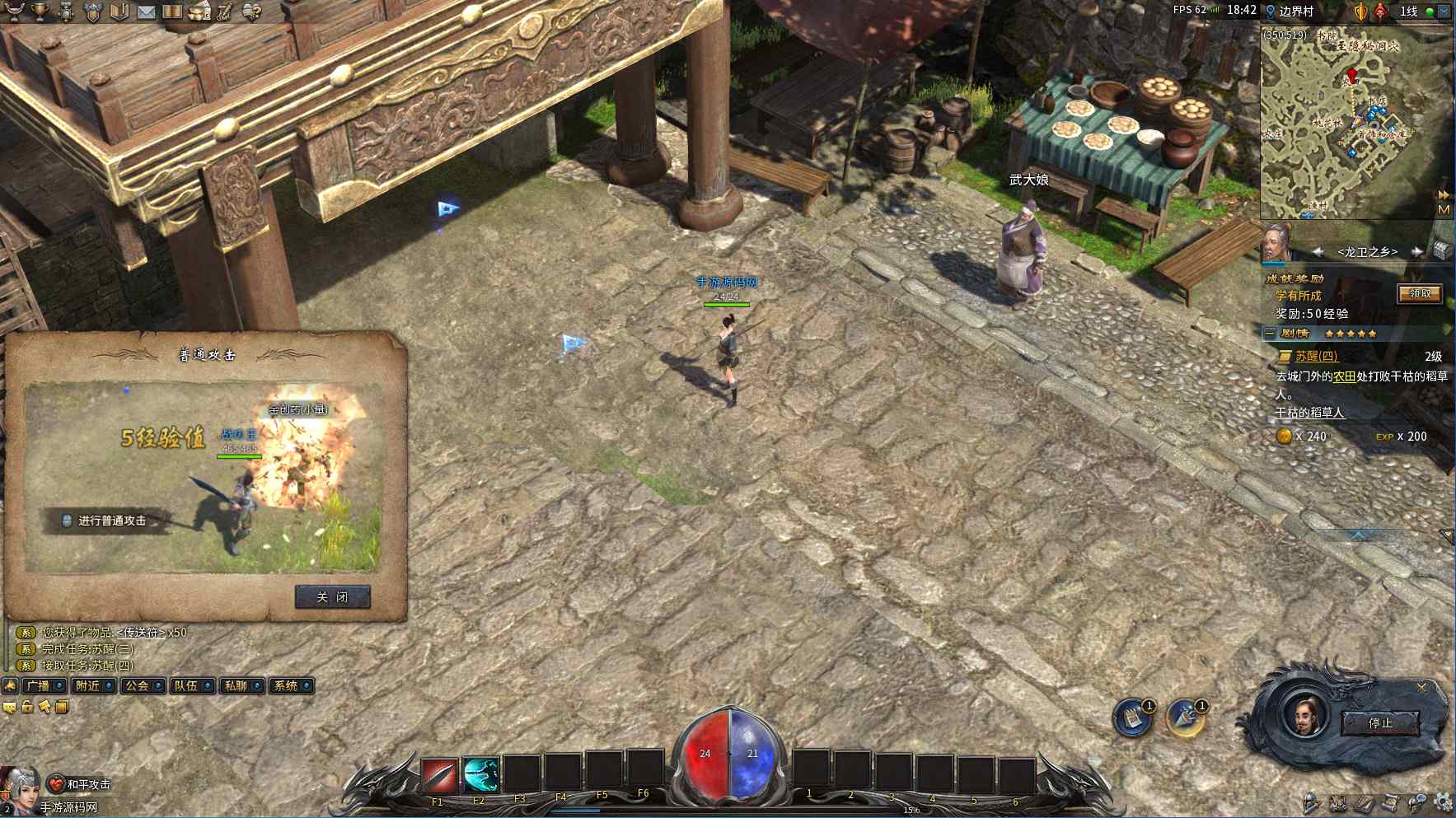
Task: Open the 公会 chat channel
Action: pyautogui.click(x=142, y=685)
